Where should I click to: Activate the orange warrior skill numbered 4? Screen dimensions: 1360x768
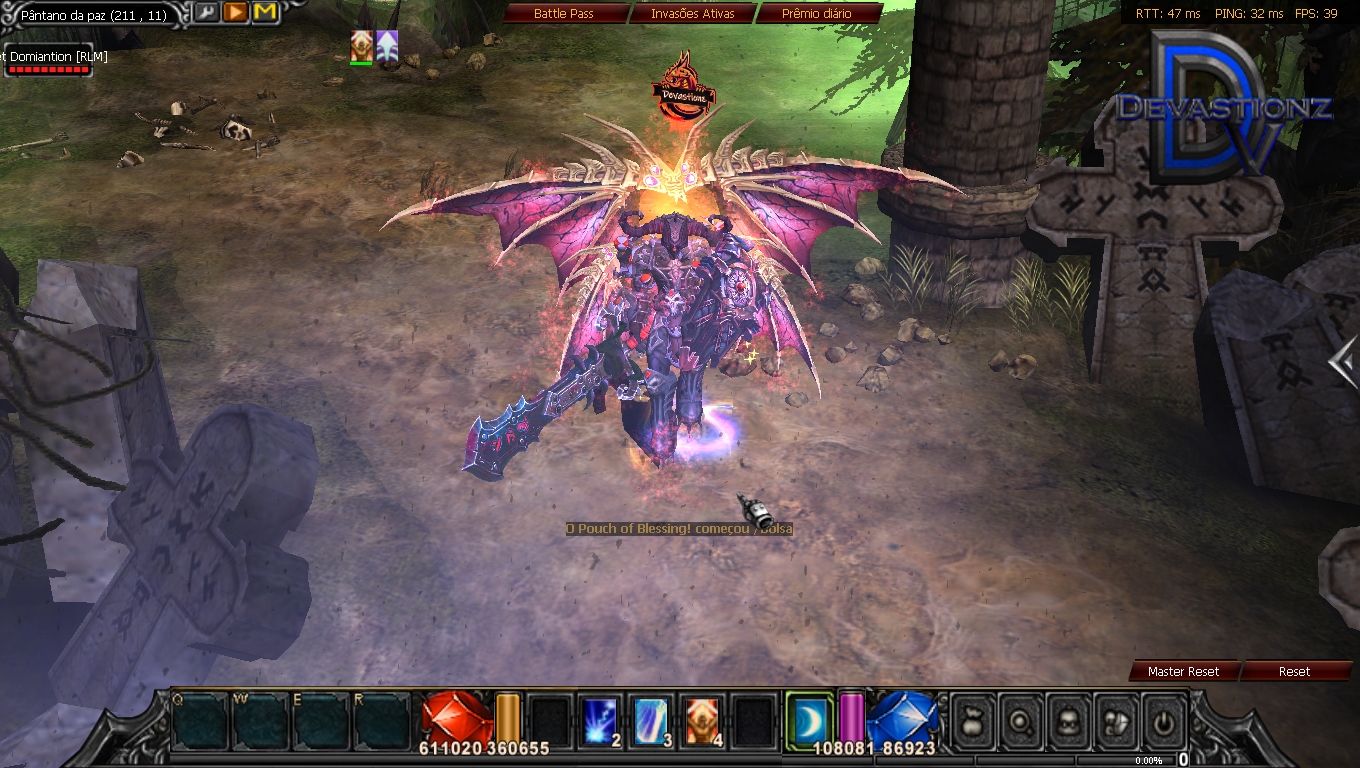pos(703,720)
